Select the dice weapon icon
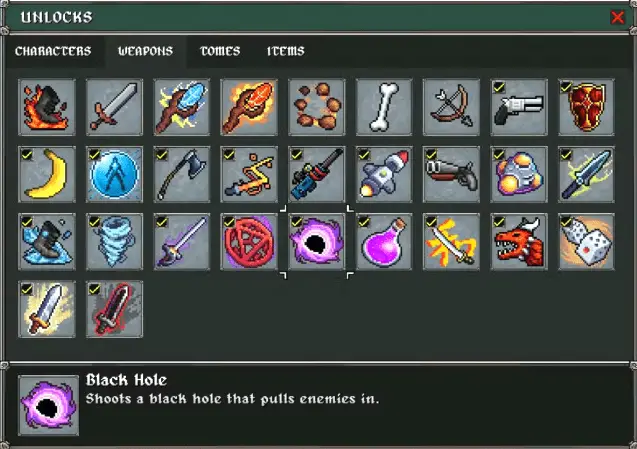This screenshot has width=637, height=449. point(586,241)
